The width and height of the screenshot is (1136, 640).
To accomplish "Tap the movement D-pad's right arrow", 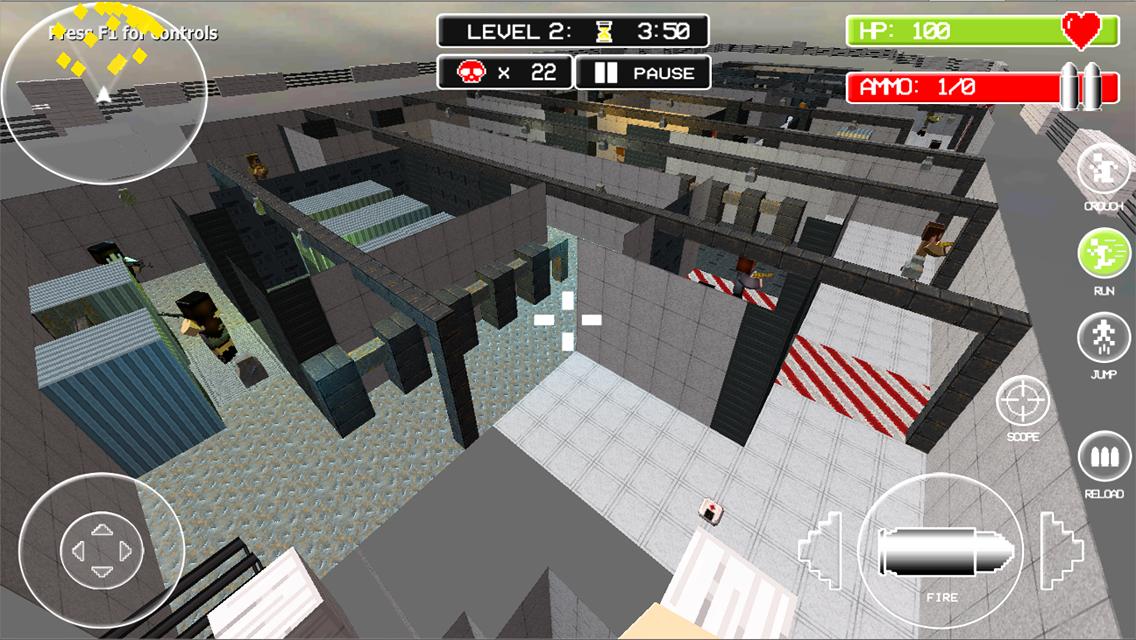I will click(x=124, y=550).
